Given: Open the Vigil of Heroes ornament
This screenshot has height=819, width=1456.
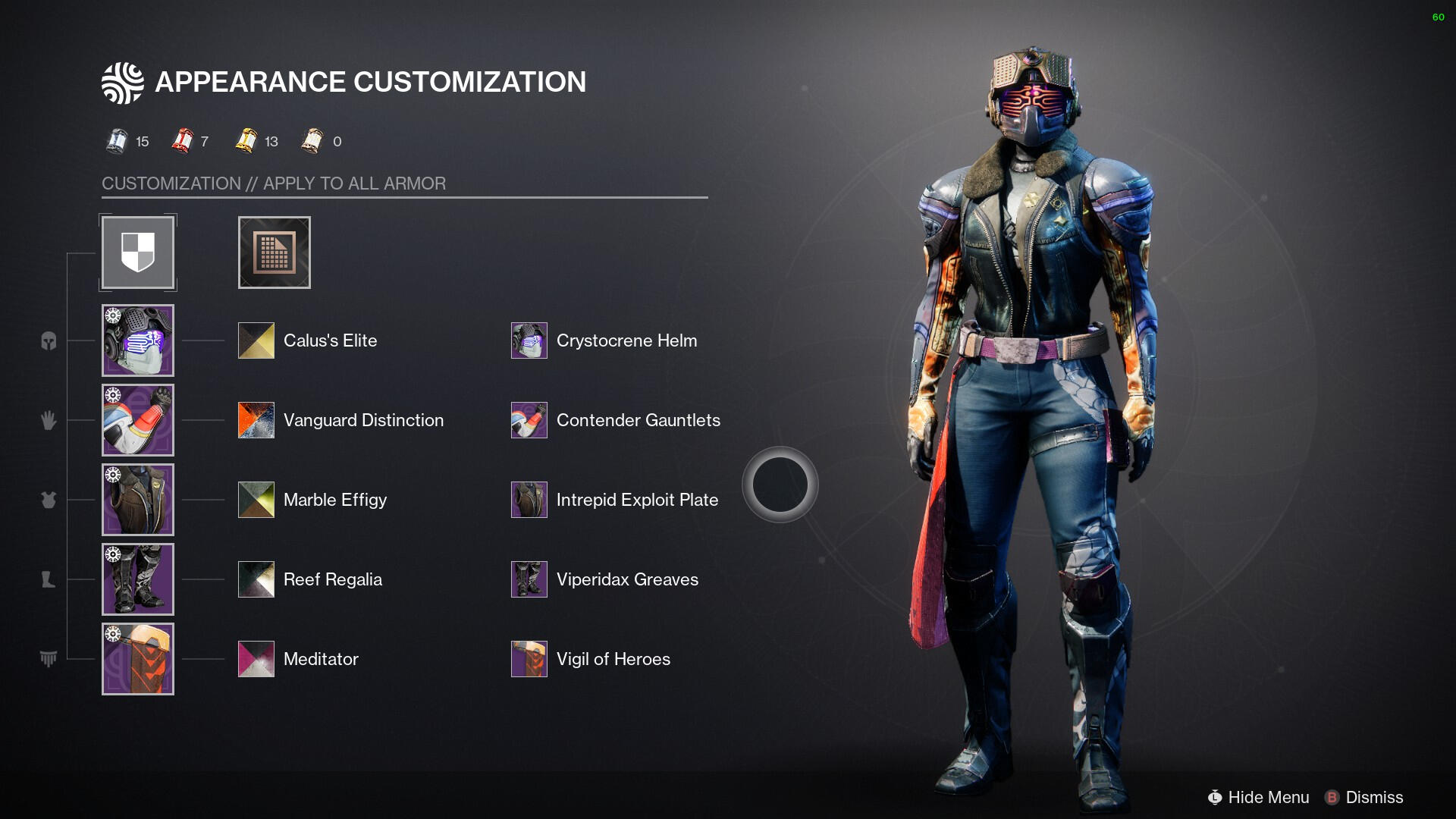Looking at the screenshot, I should tap(529, 659).
